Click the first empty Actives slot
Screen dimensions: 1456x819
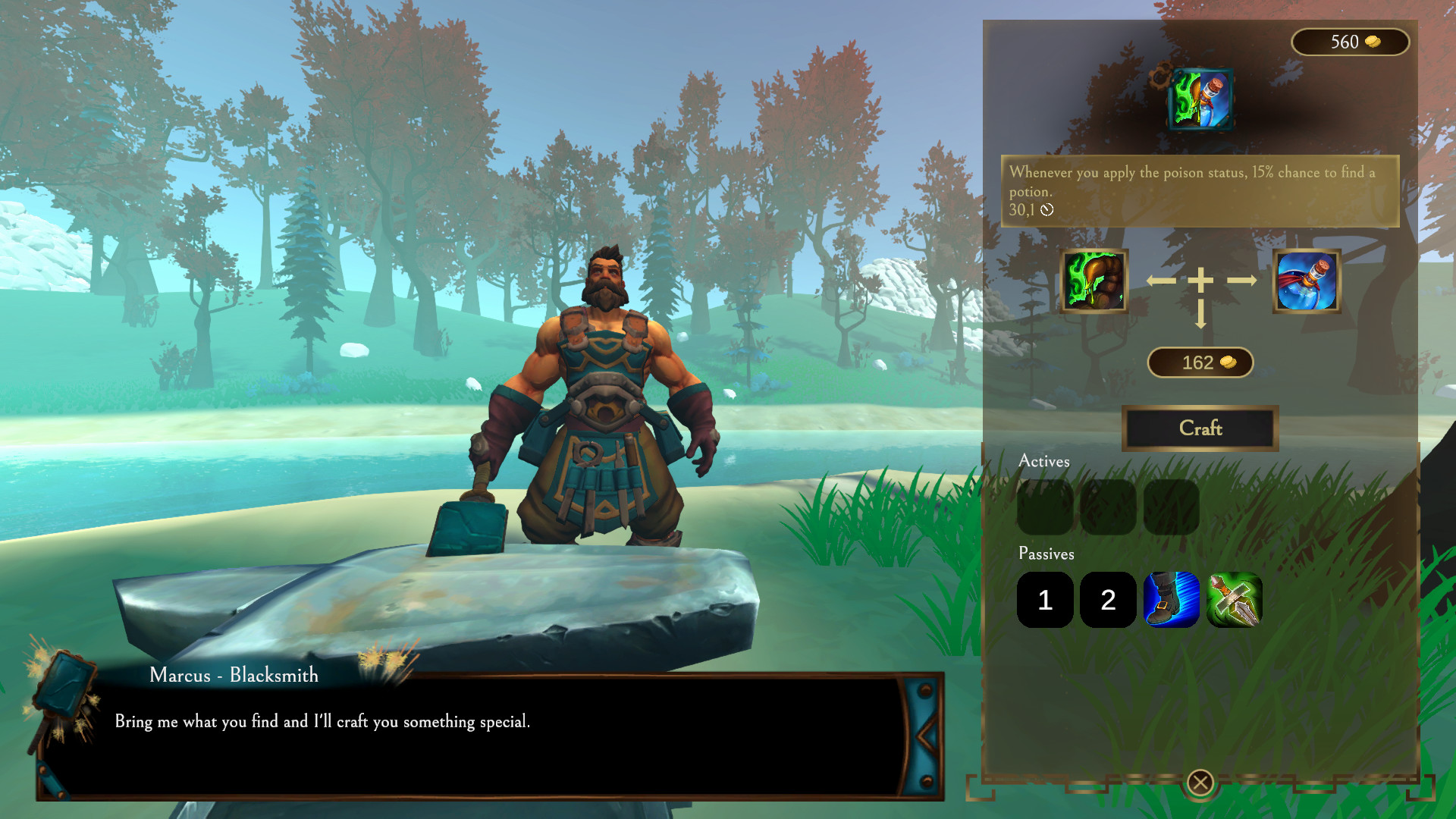coord(1044,507)
